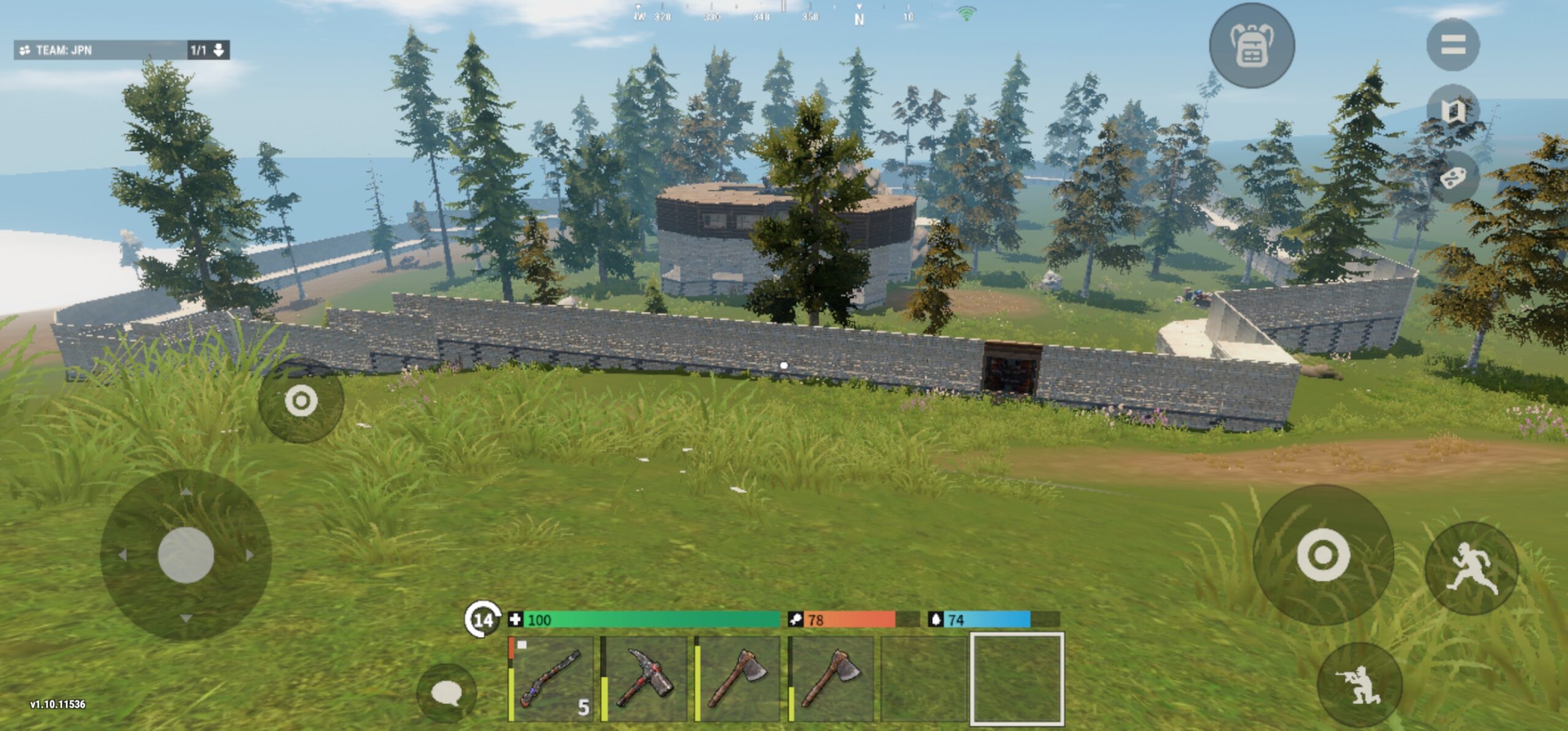Equip the pickaxe from the hotbar
Viewport: 1568px width, 731px height.
coord(644,678)
